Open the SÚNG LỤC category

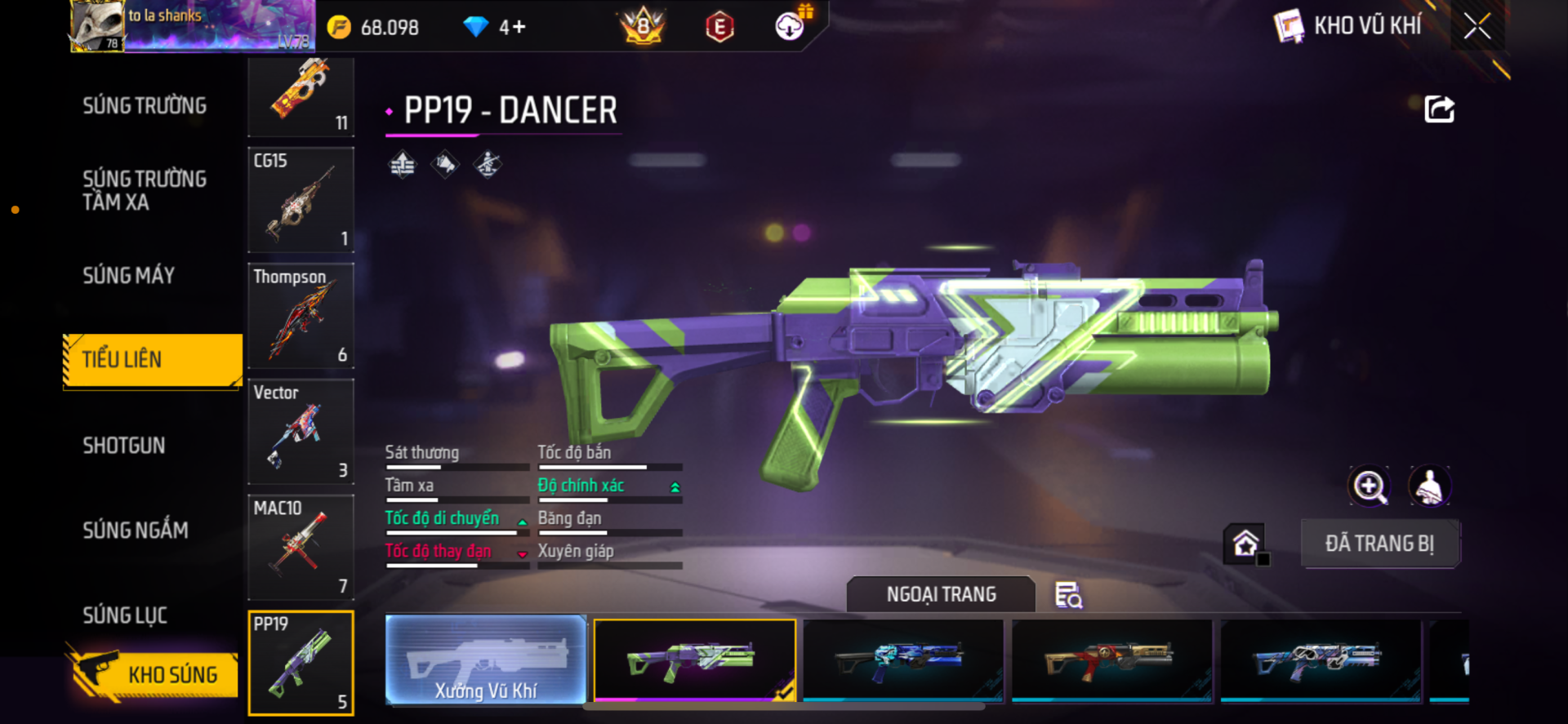point(125,615)
